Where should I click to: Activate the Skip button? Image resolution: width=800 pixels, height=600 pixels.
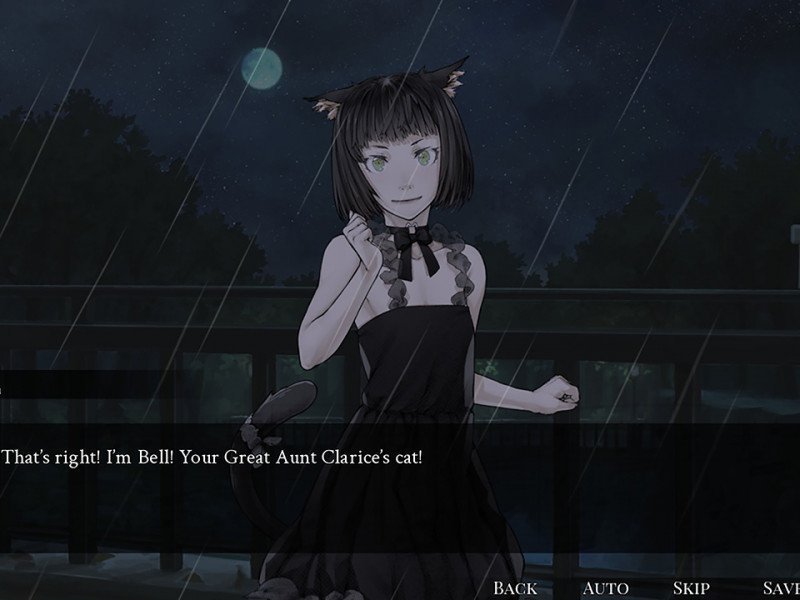click(x=691, y=588)
